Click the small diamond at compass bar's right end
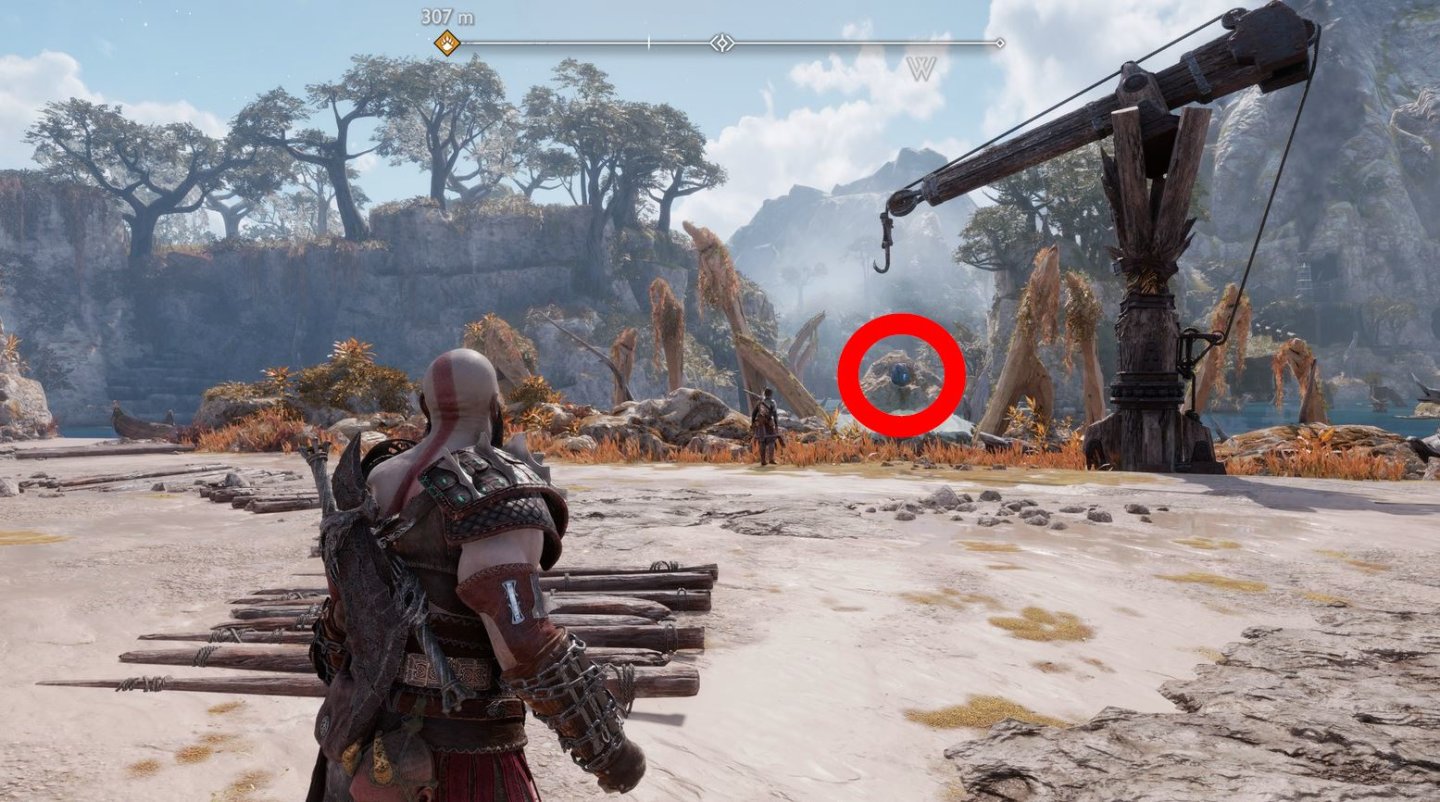This screenshot has height=802, width=1440. 1000,41
